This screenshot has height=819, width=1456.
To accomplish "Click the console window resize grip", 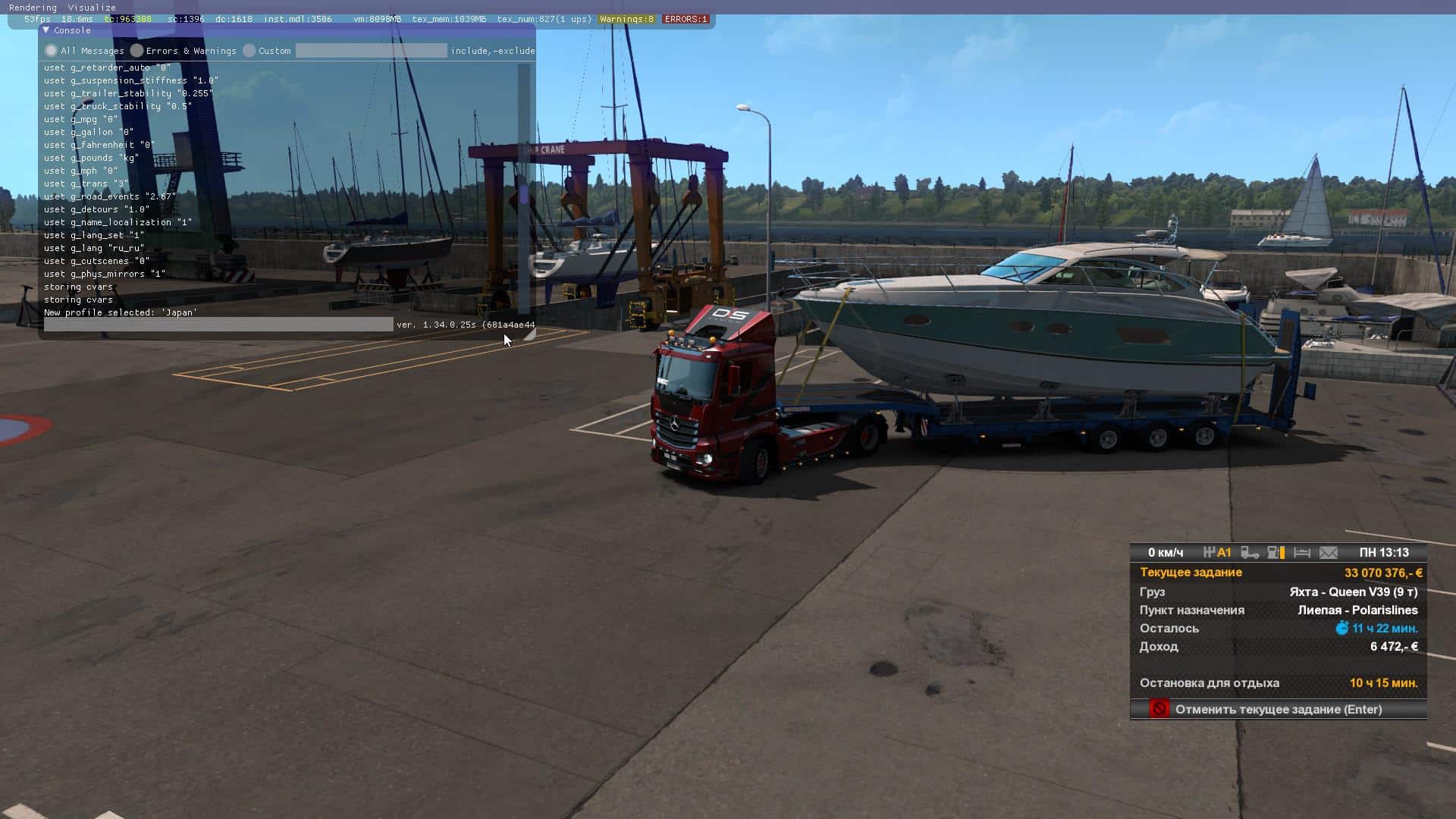I will pyautogui.click(x=530, y=334).
